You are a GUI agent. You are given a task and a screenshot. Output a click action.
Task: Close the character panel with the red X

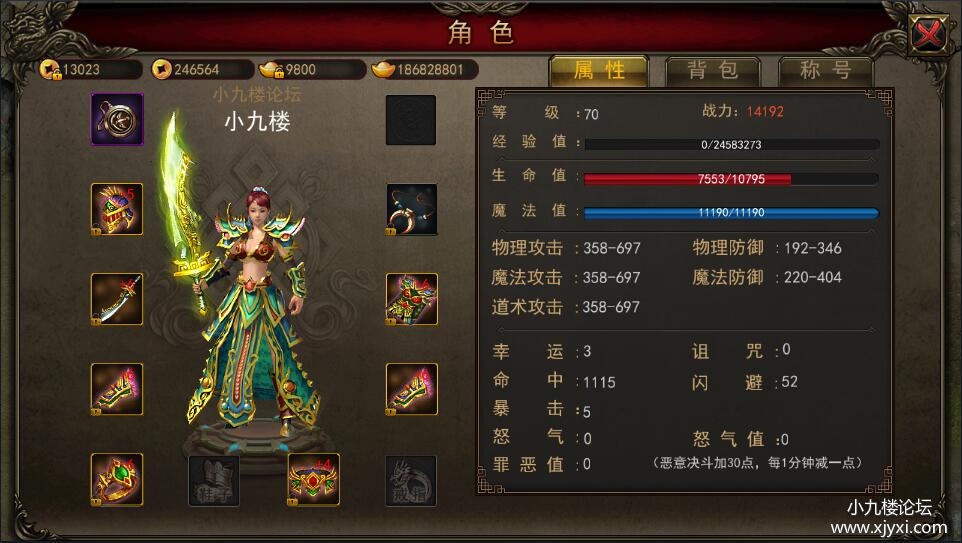click(x=930, y=35)
